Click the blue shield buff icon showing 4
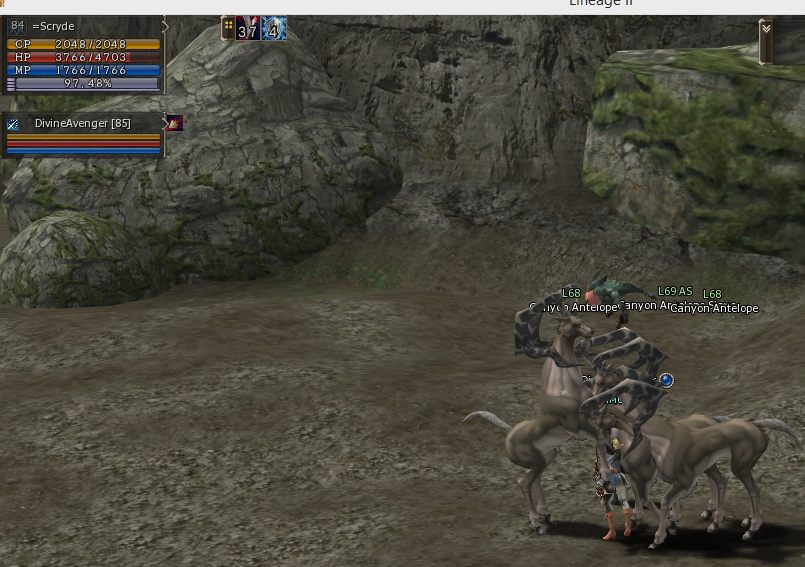Viewport: 805px width, 567px height. pyautogui.click(x=274, y=28)
